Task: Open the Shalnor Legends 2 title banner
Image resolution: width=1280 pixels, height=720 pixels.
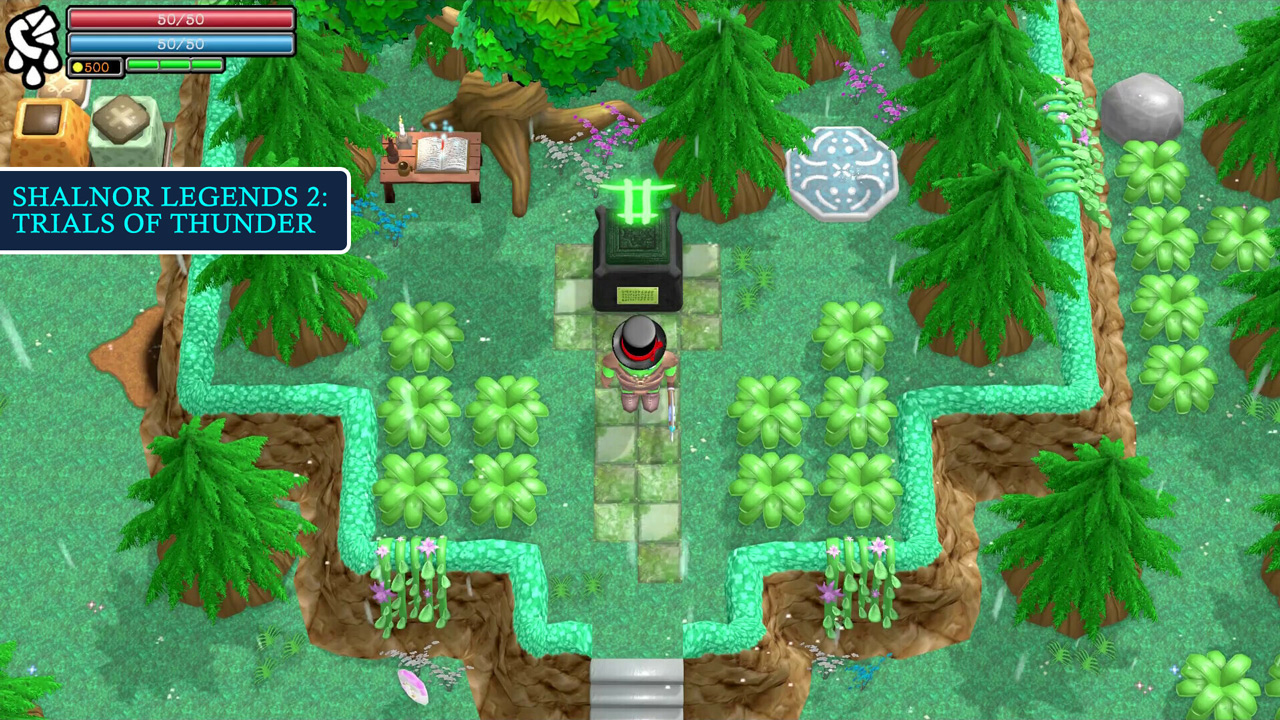Action: 173,211
